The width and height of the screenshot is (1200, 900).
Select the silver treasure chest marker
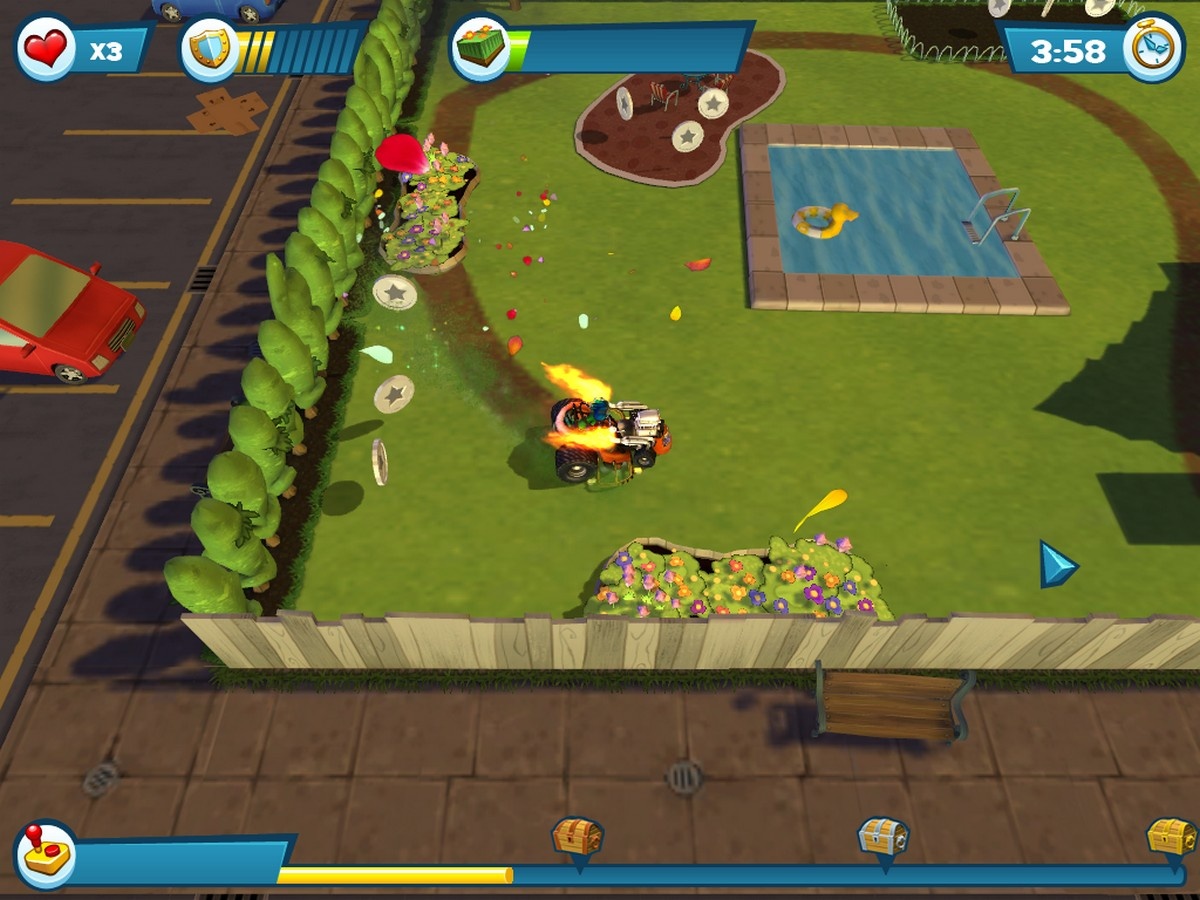[884, 837]
